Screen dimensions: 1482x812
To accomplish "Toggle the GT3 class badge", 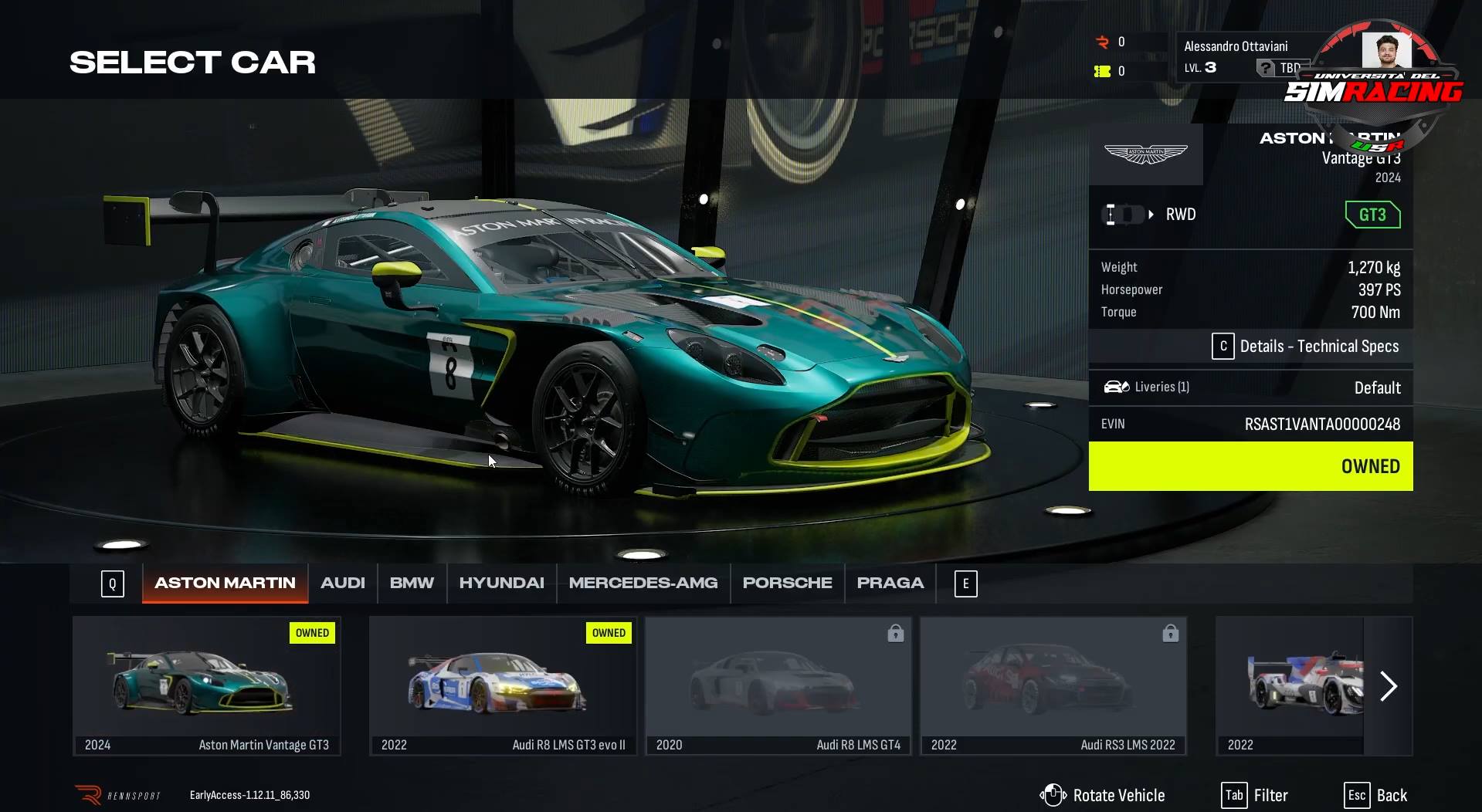I will [1372, 215].
